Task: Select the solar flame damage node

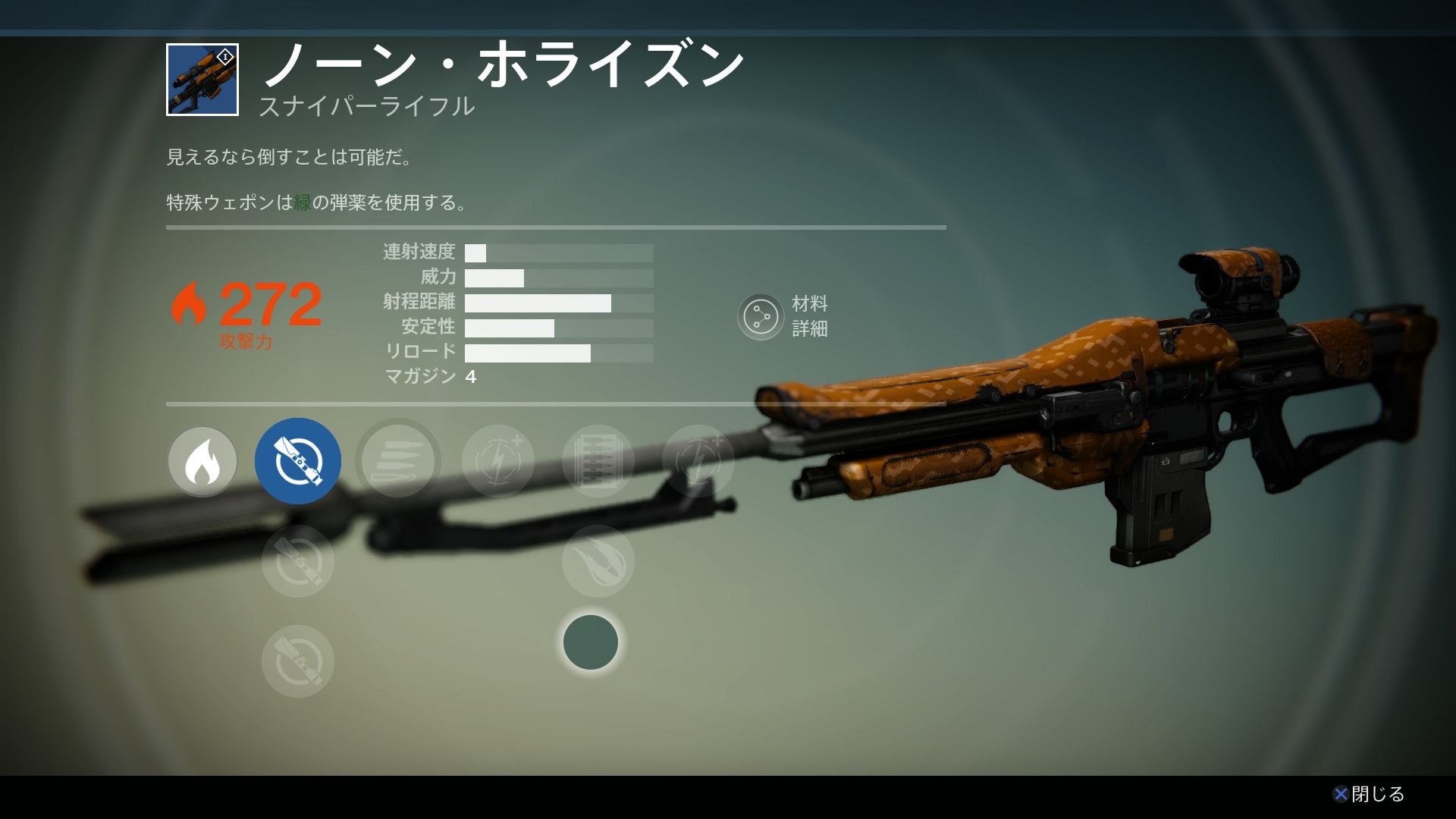Action: (202, 461)
